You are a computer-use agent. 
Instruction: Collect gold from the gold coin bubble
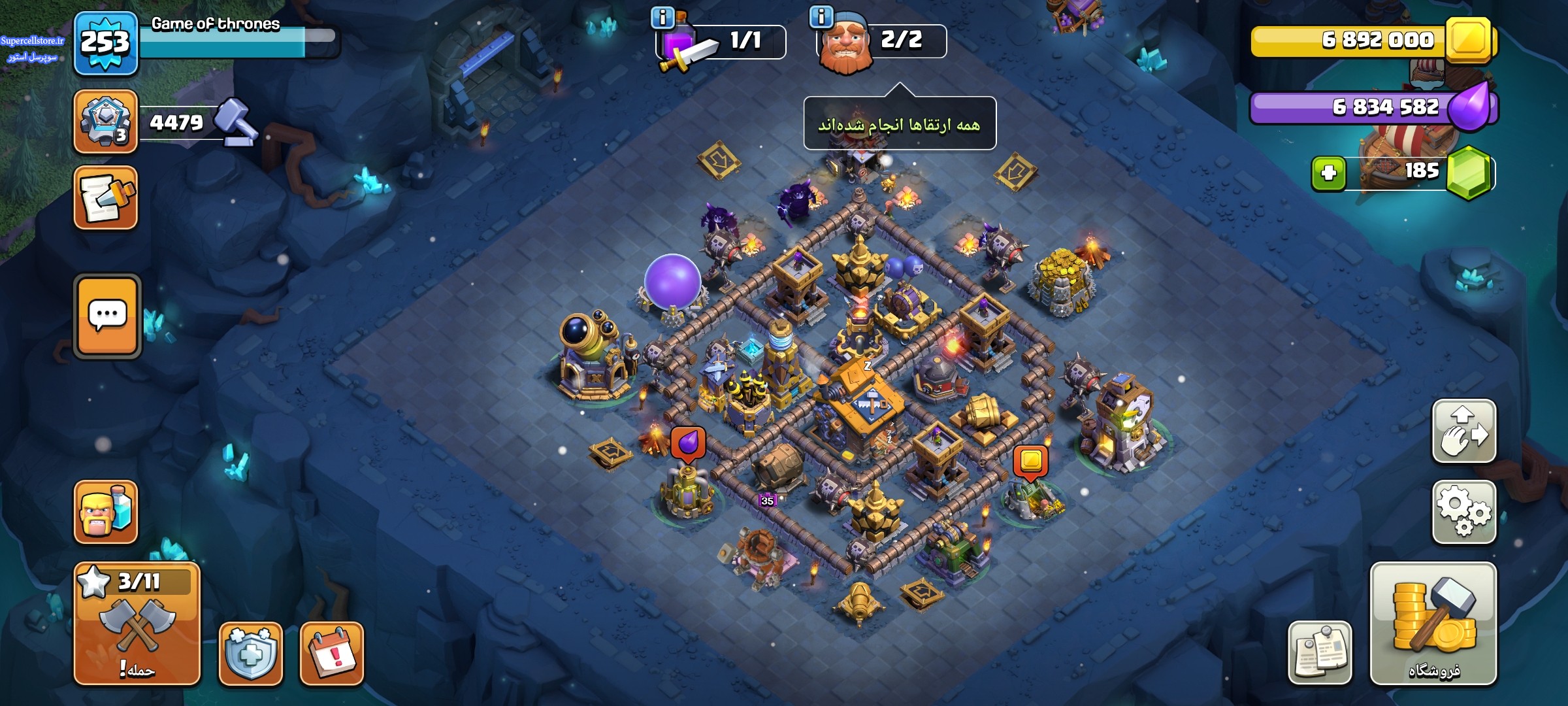coord(1030,461)
